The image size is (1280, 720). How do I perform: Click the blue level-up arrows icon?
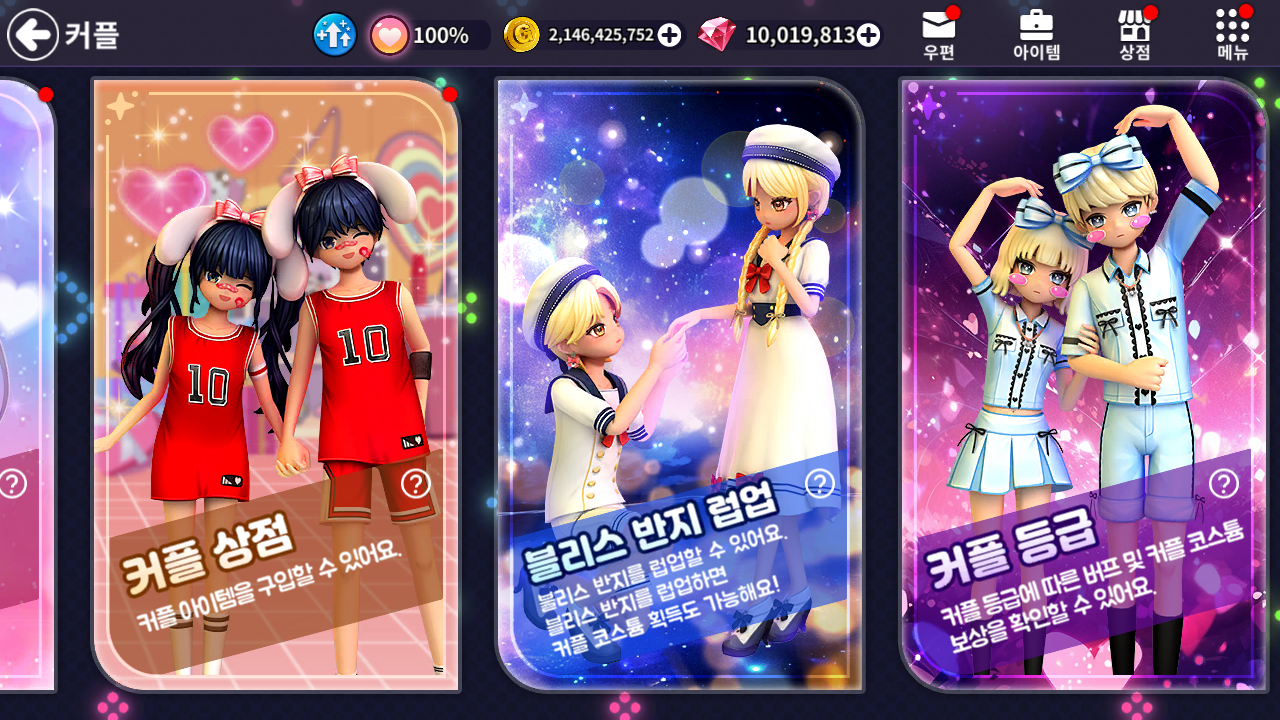pos(335,35)
